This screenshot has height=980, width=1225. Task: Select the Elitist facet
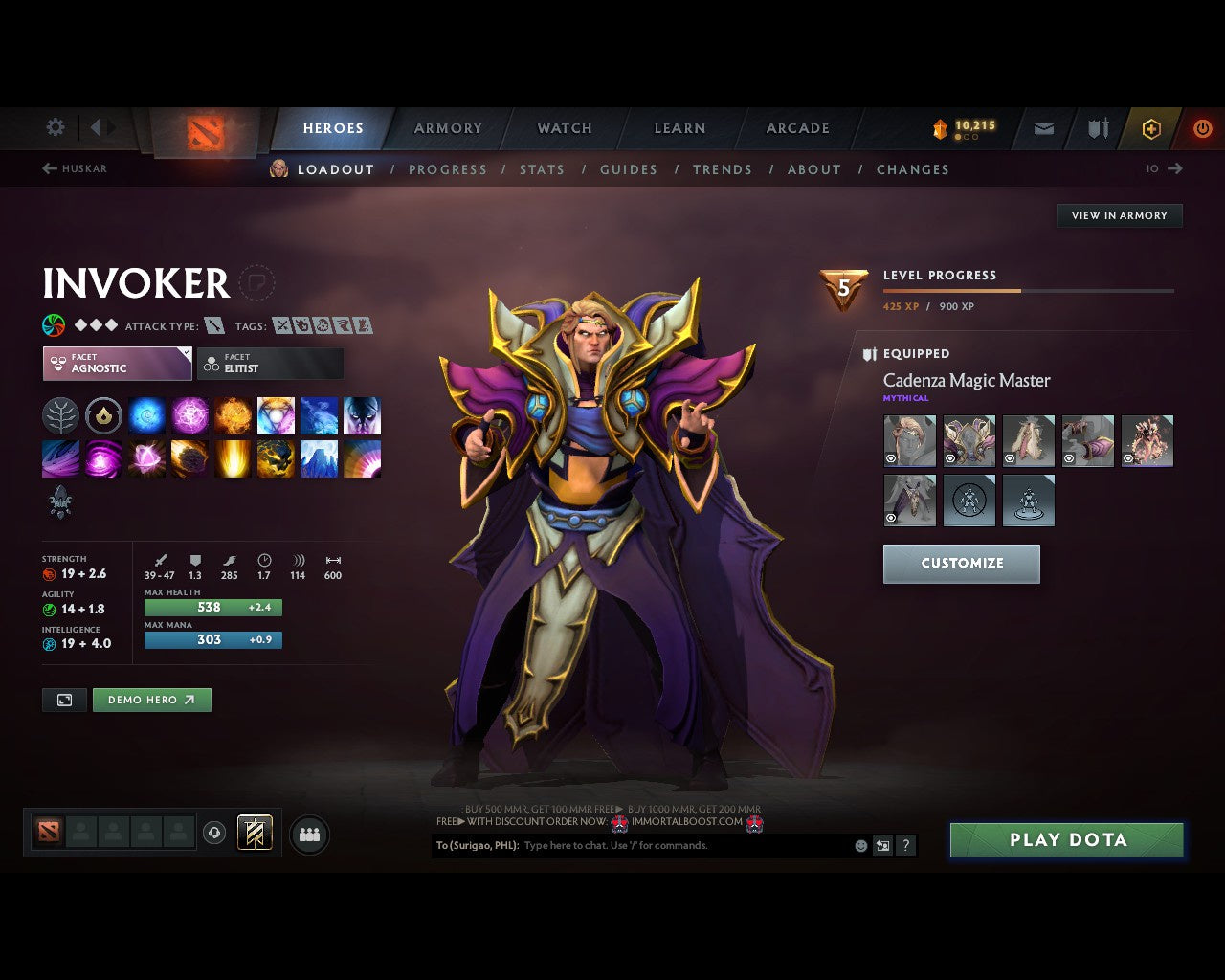270,363
